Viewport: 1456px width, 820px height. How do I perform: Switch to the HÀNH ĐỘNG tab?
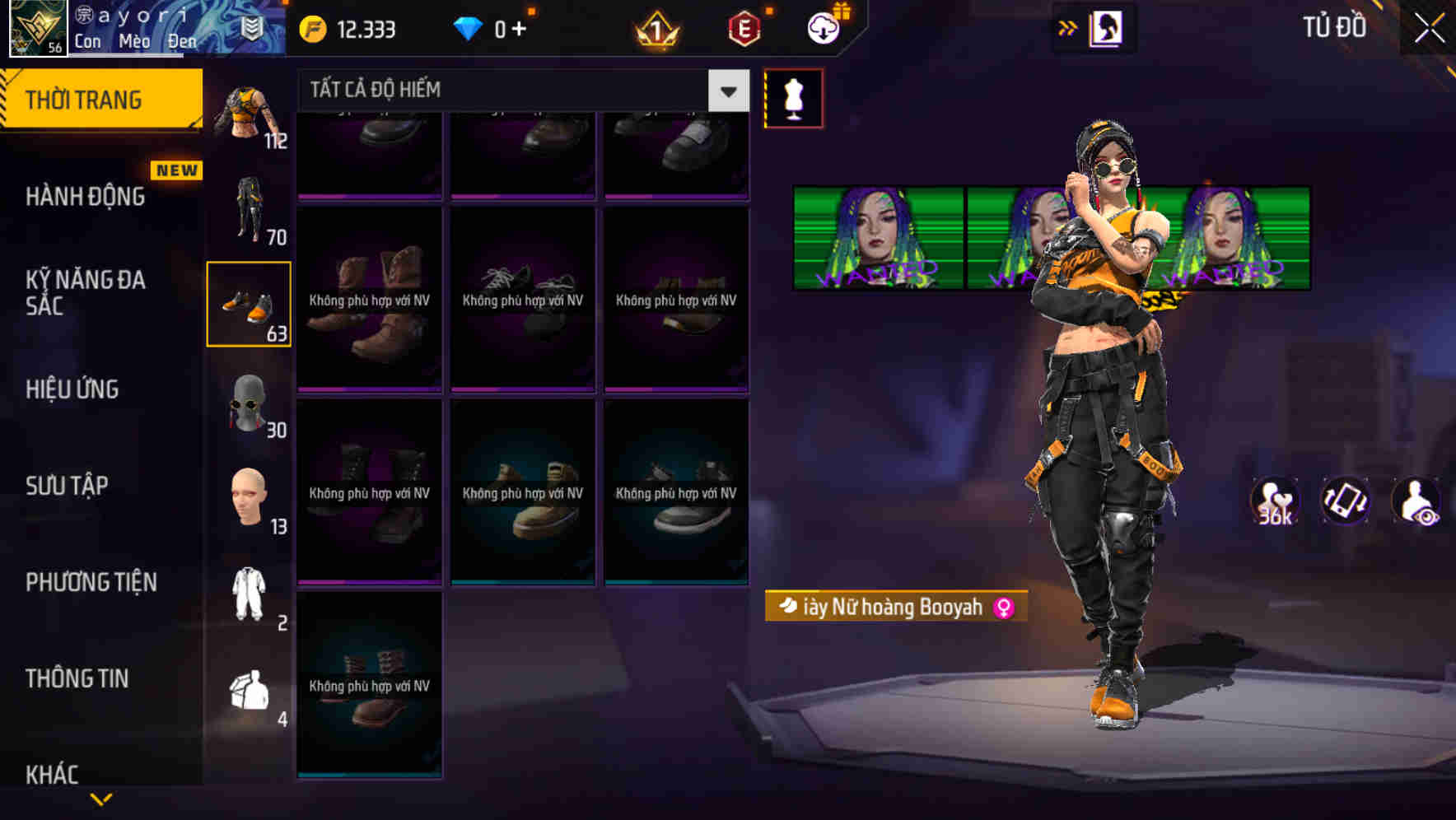87,197
